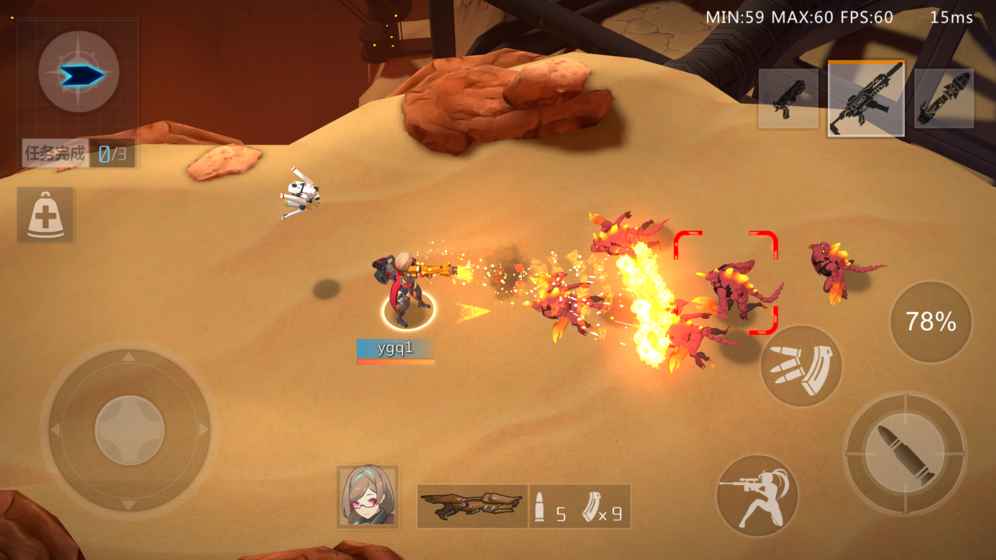Tap the character portrait at the bottom
Screen dimensions: 996x560
click(367, 497)
